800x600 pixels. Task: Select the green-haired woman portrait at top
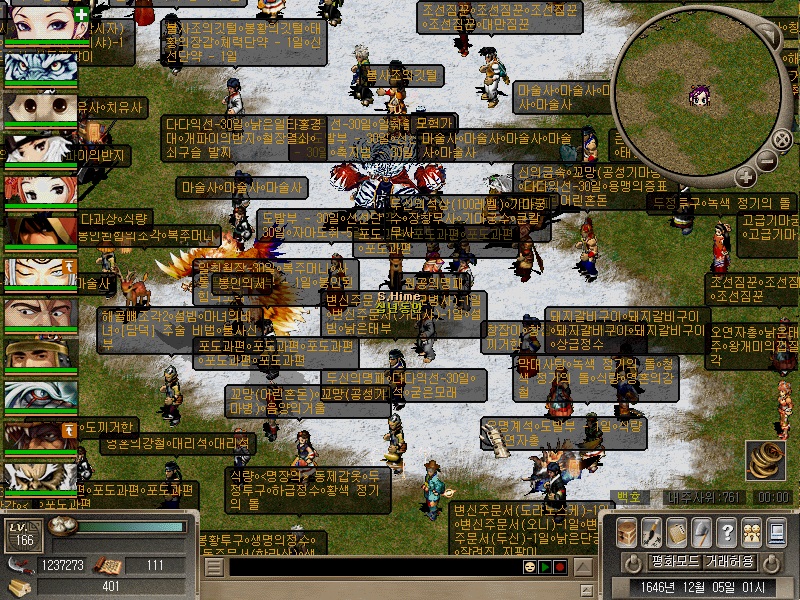click(x=40, y=22)
